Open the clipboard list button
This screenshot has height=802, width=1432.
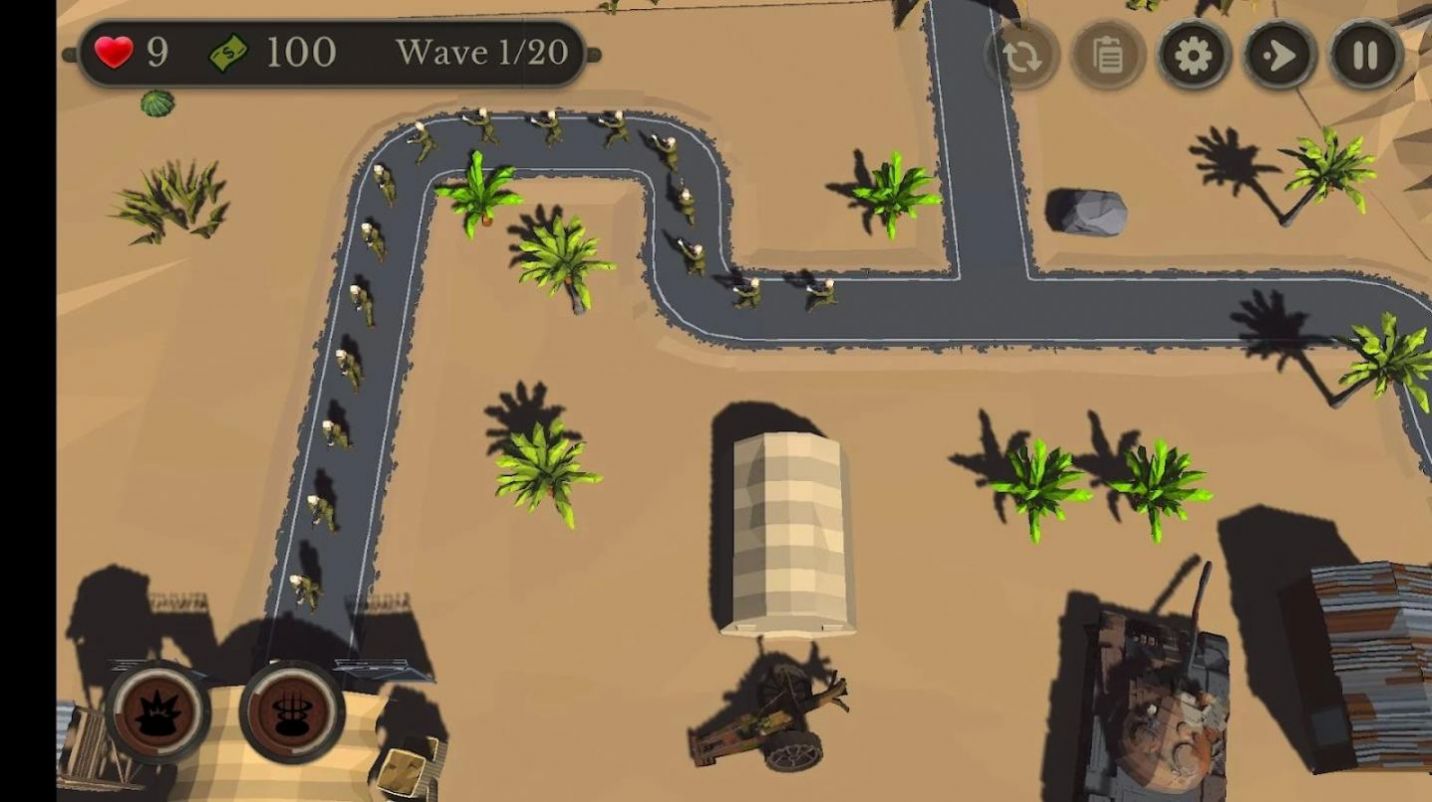(1108, 55)
